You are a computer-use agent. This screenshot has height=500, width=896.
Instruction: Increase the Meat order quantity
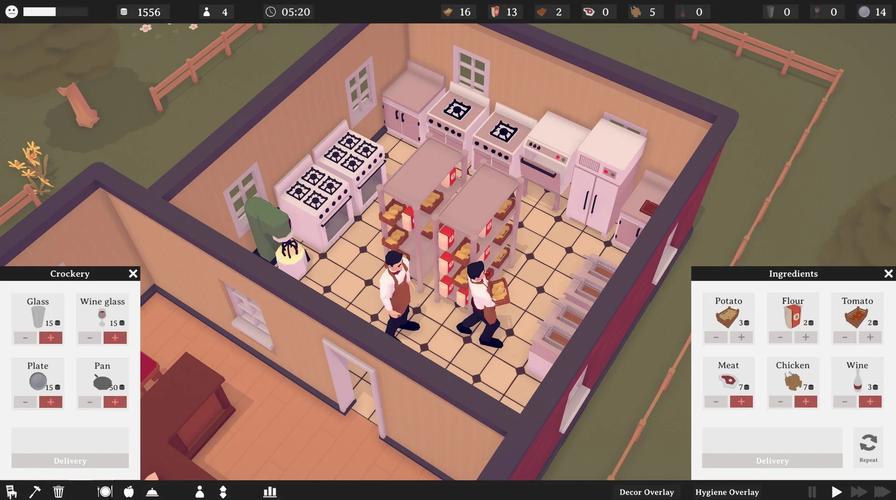coord(741,402)
